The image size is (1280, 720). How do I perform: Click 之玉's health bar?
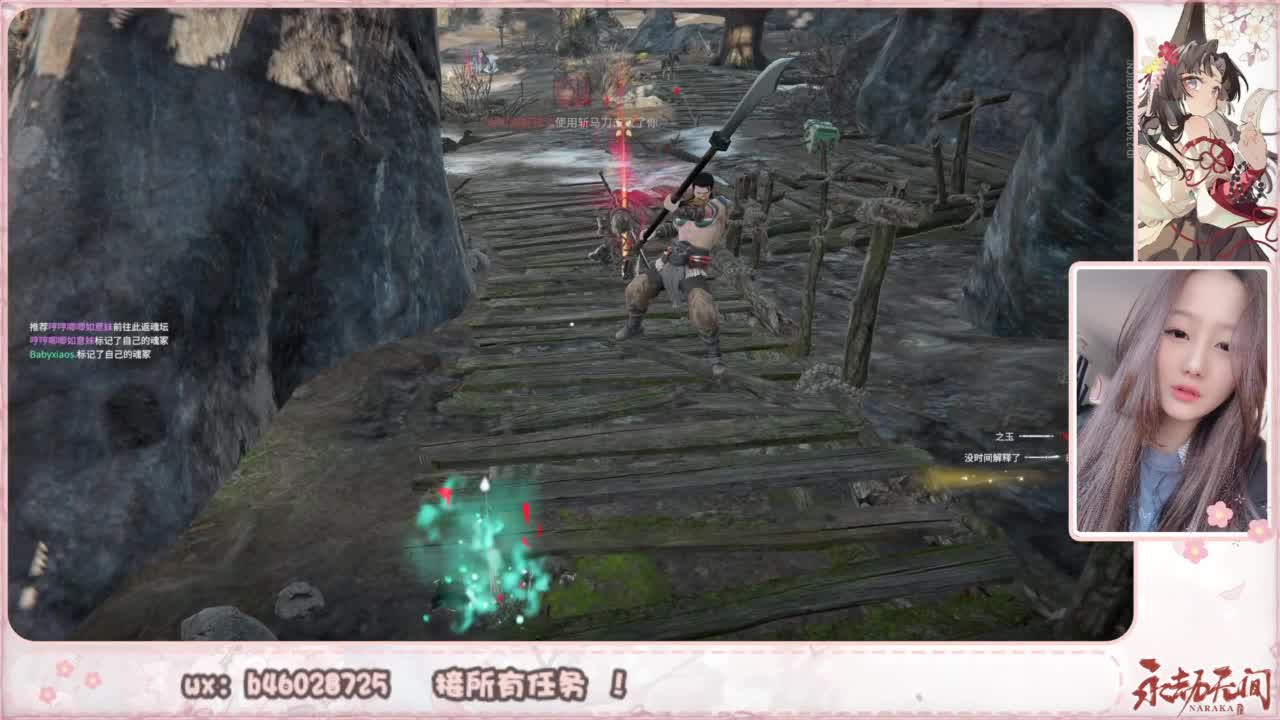tap(1035, 436)
